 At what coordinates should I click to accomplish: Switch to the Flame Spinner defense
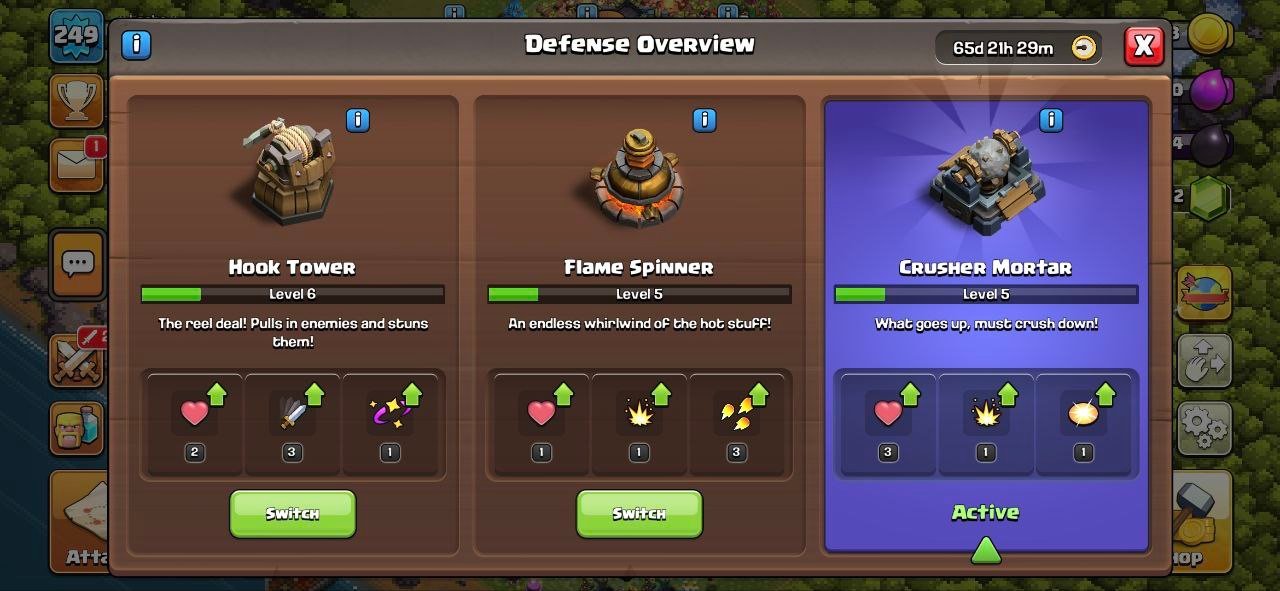point(639,513)
